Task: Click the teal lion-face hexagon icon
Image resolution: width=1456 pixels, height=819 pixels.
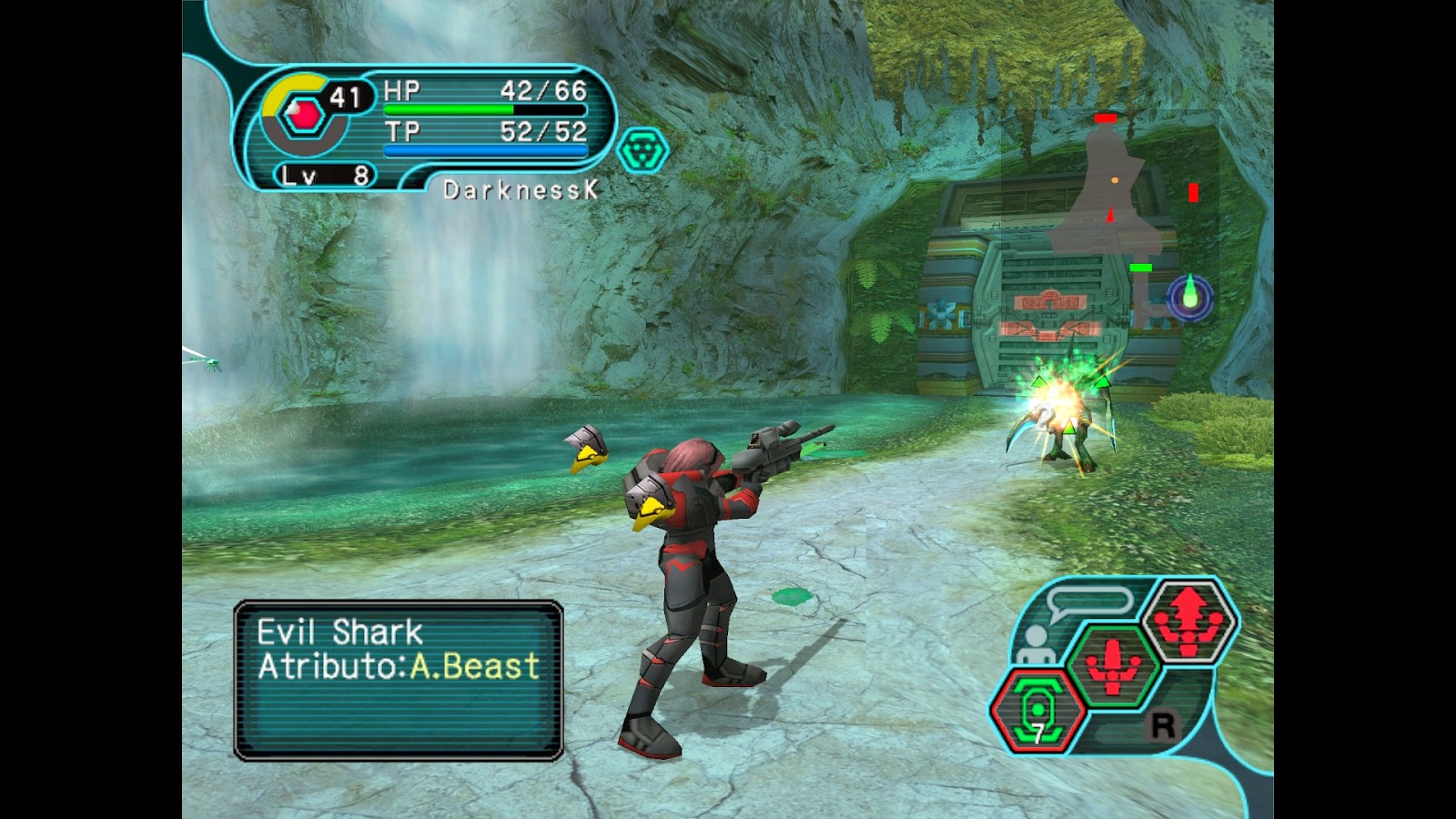Action: (x=642, y=149)
